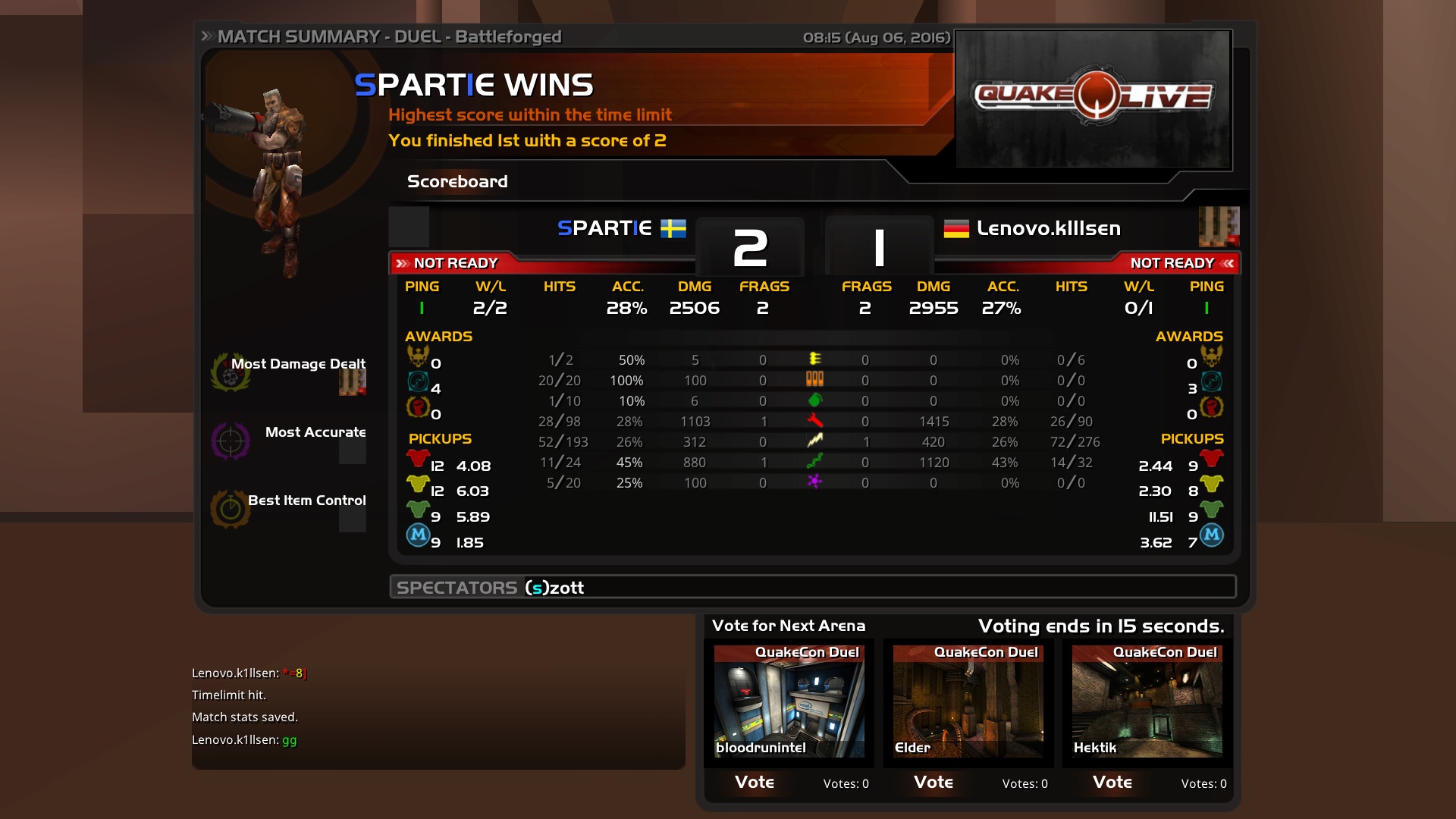
Task: Click the Quake Live logo banner
Action: [x=1093, y=99]
